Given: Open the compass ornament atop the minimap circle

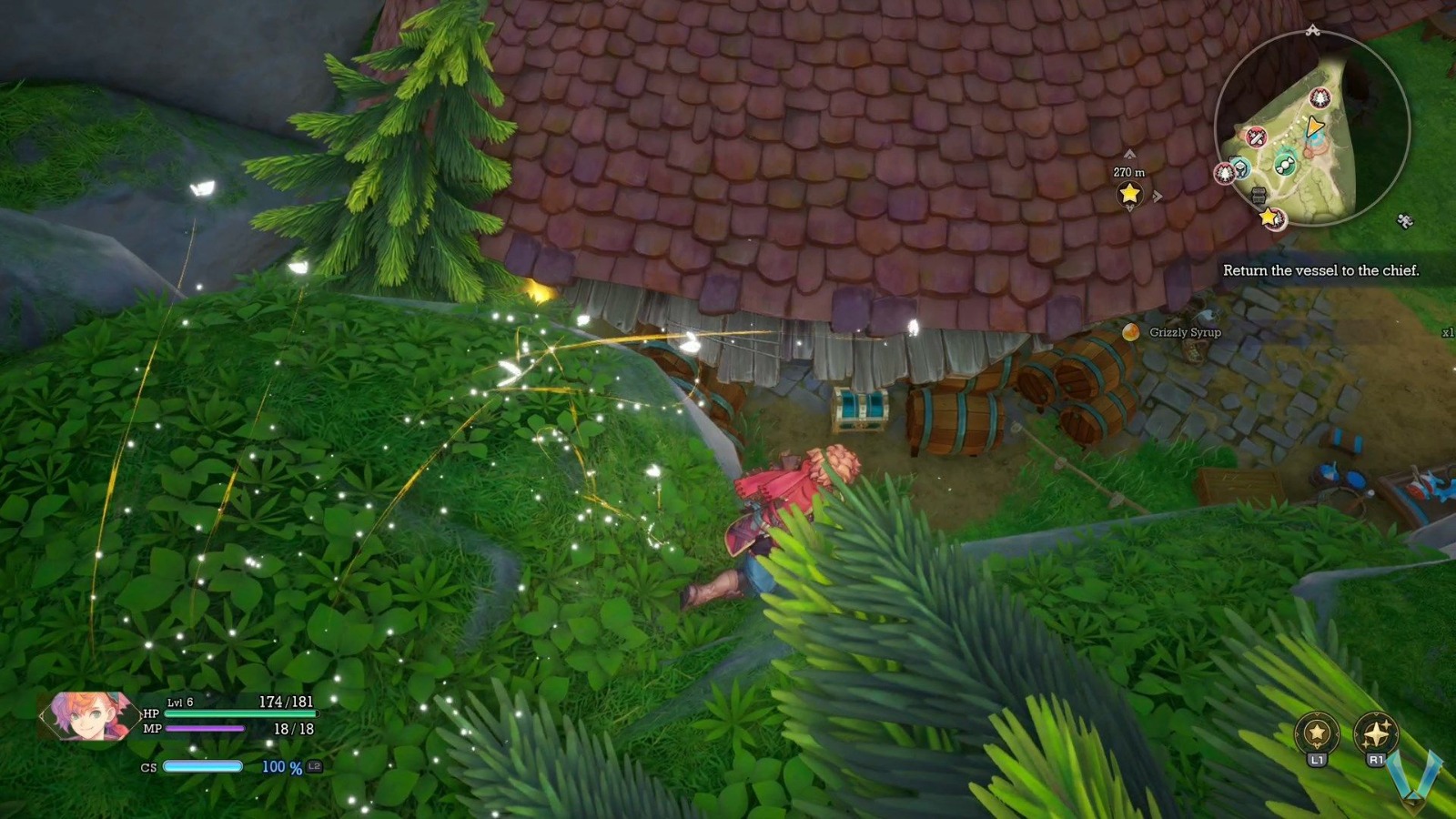Looking at the screenshot, I should (1312, 31).
